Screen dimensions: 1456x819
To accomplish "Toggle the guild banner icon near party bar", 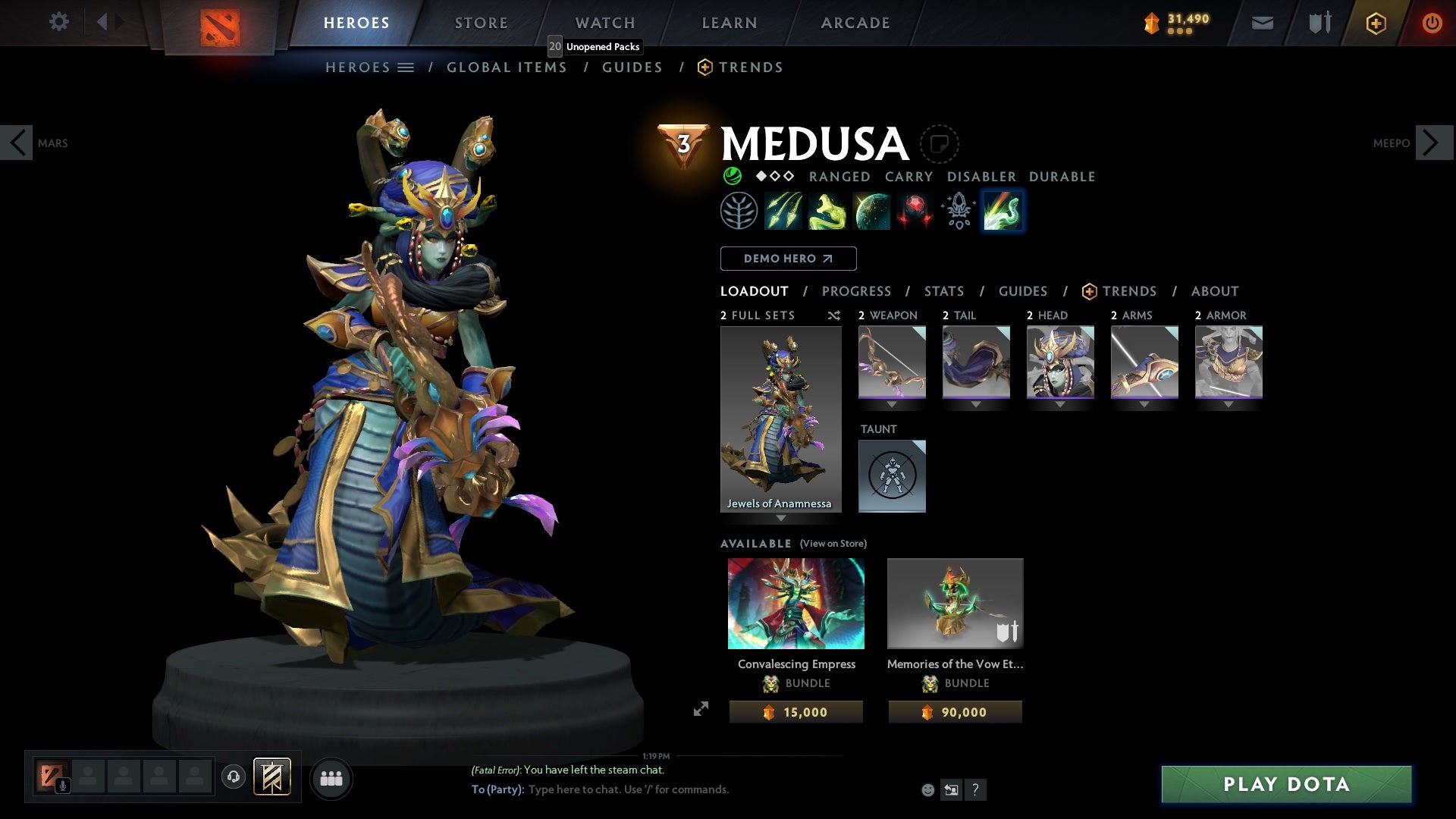I will point(273,777).
